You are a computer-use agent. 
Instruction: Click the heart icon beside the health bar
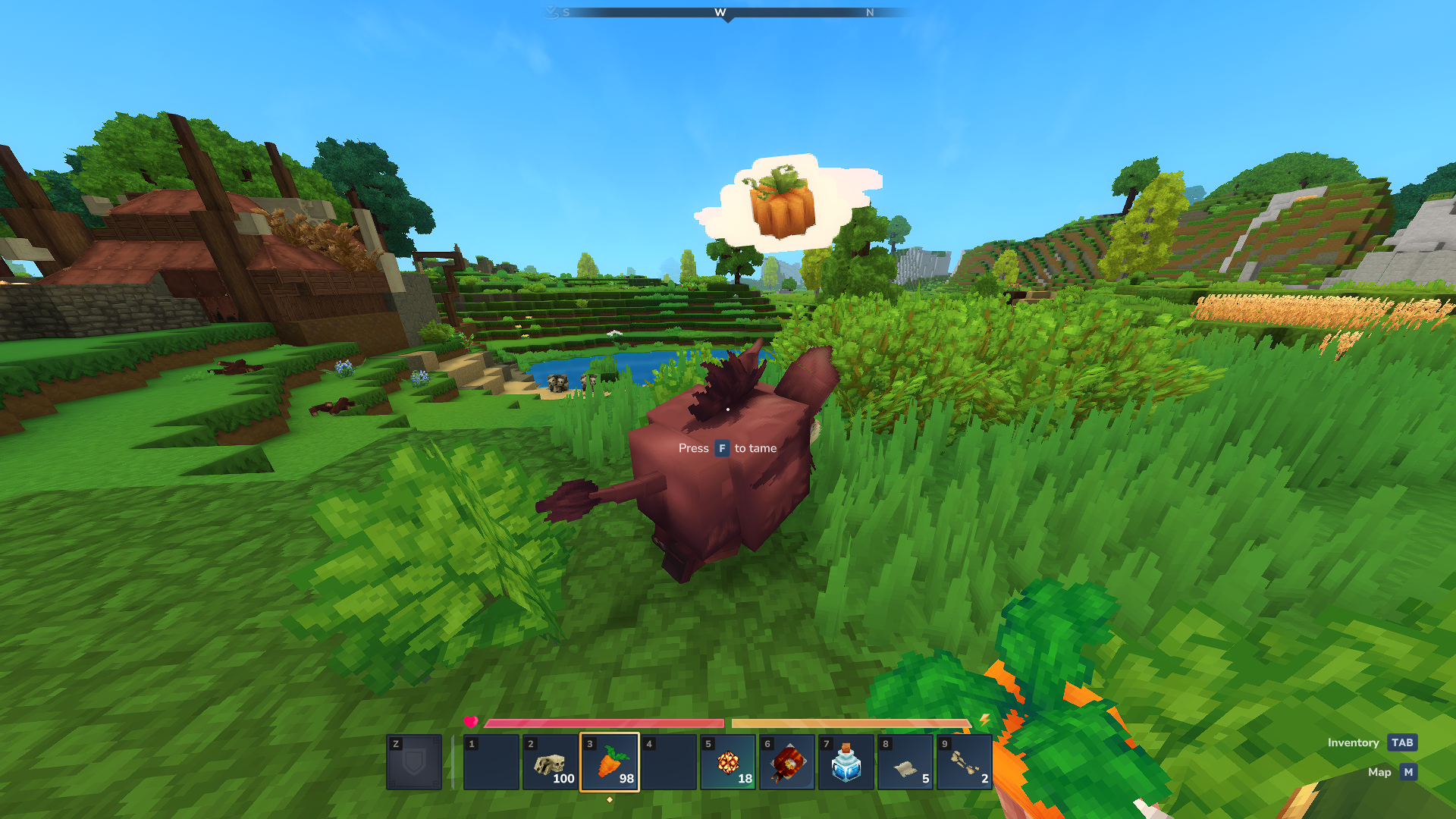(471, 723)
